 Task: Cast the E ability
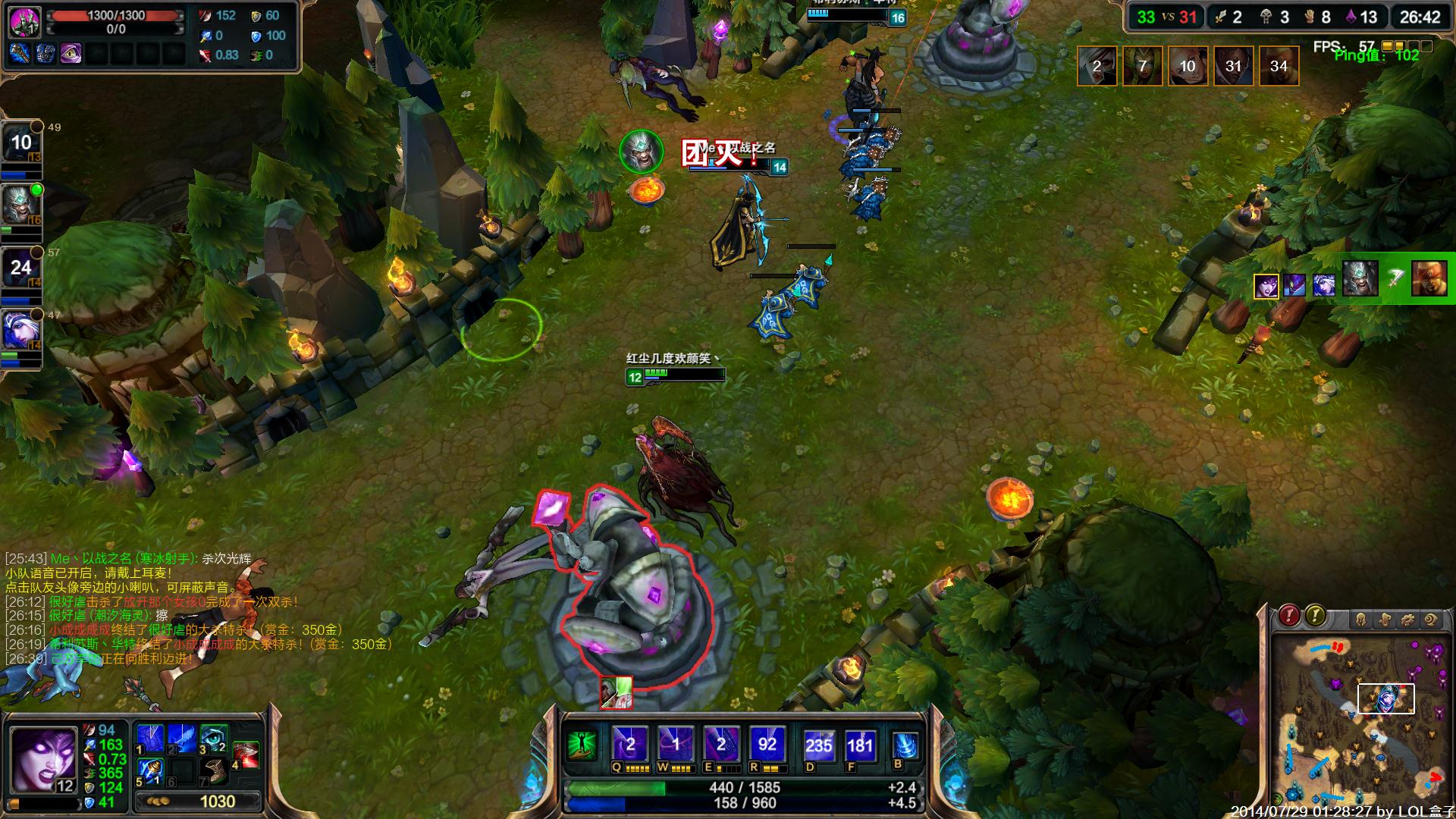(x=721, y=744)
